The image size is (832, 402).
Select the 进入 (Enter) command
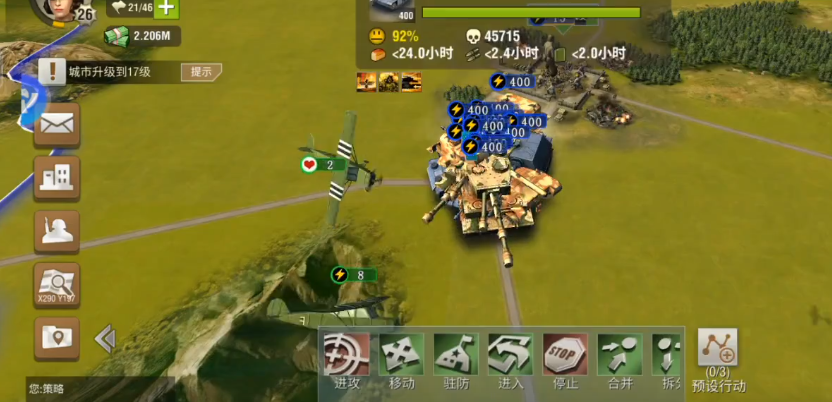click(x=510, y=356)
